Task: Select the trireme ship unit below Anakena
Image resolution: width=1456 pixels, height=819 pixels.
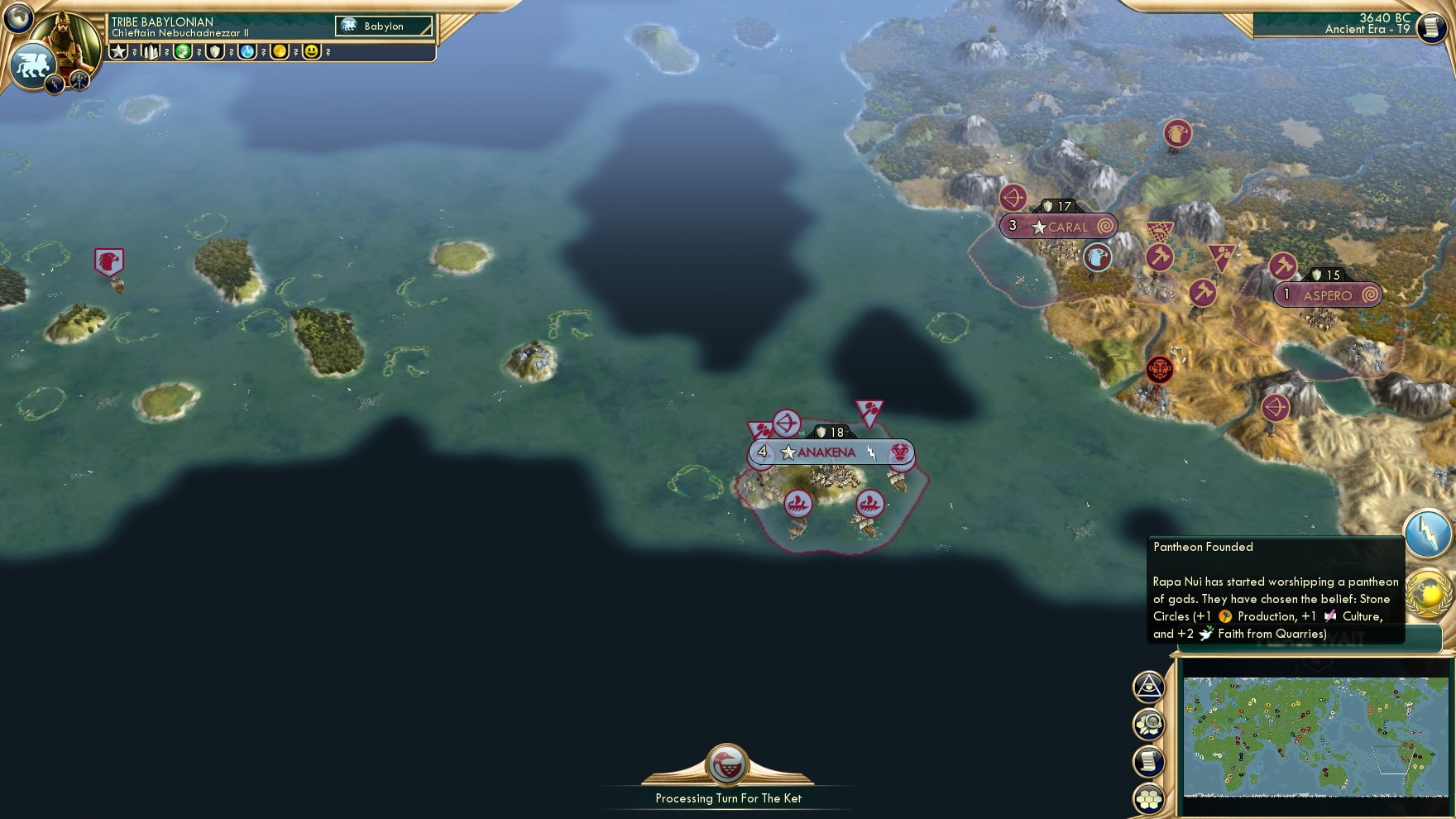Action: [x=797, y=504]
